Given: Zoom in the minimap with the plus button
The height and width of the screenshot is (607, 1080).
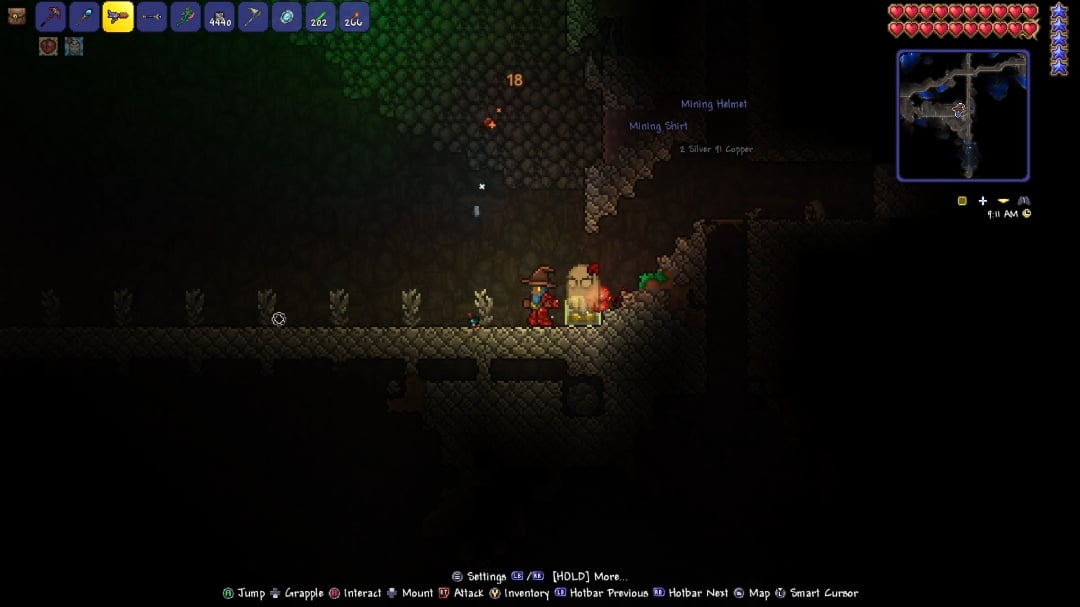Looking at the screenshot, I should (x=983, y=201).
